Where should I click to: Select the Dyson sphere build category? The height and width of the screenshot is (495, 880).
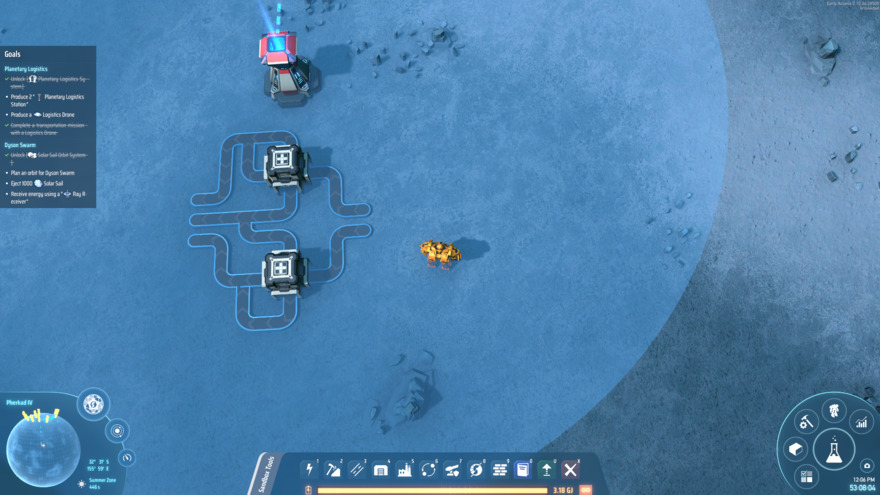476,469
